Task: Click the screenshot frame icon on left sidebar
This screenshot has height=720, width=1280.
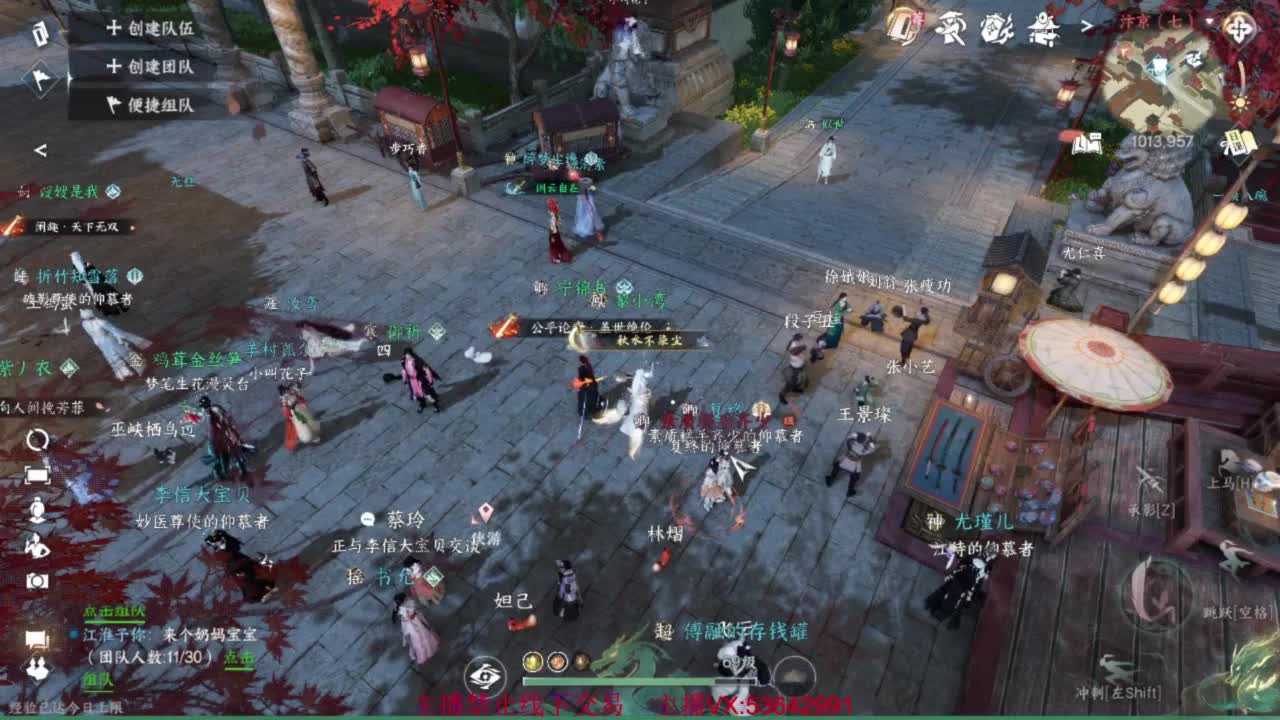Action: click(x=38, y=474)
